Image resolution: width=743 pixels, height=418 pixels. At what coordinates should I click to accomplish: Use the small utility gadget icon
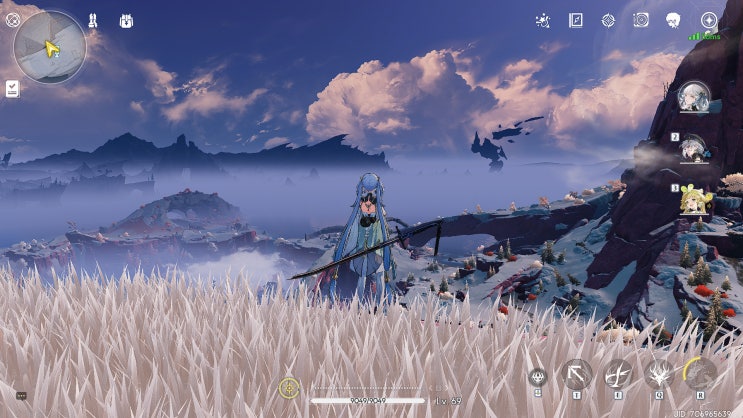537,377
